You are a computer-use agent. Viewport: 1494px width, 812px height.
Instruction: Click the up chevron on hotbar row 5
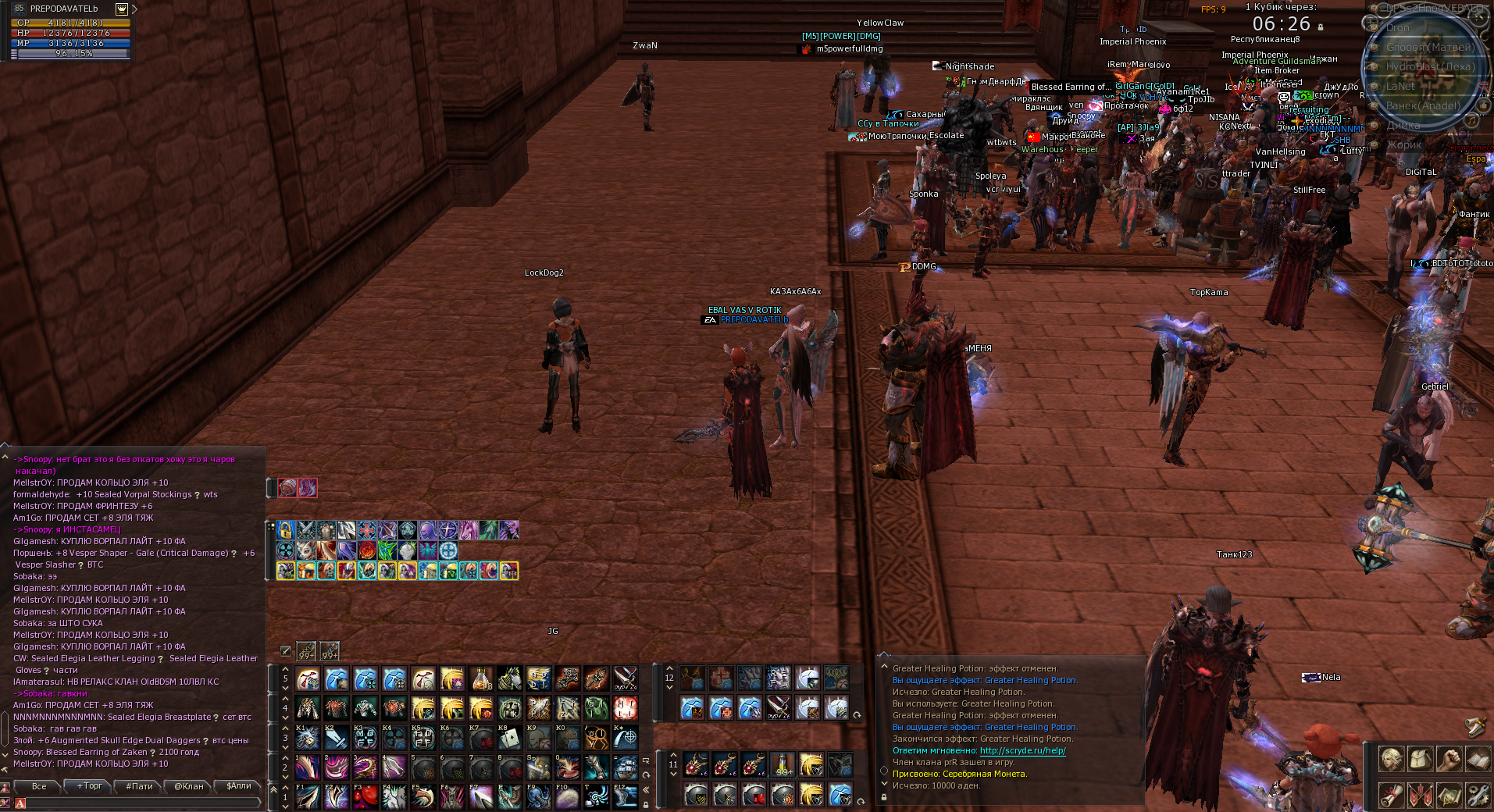click(285, 670)
